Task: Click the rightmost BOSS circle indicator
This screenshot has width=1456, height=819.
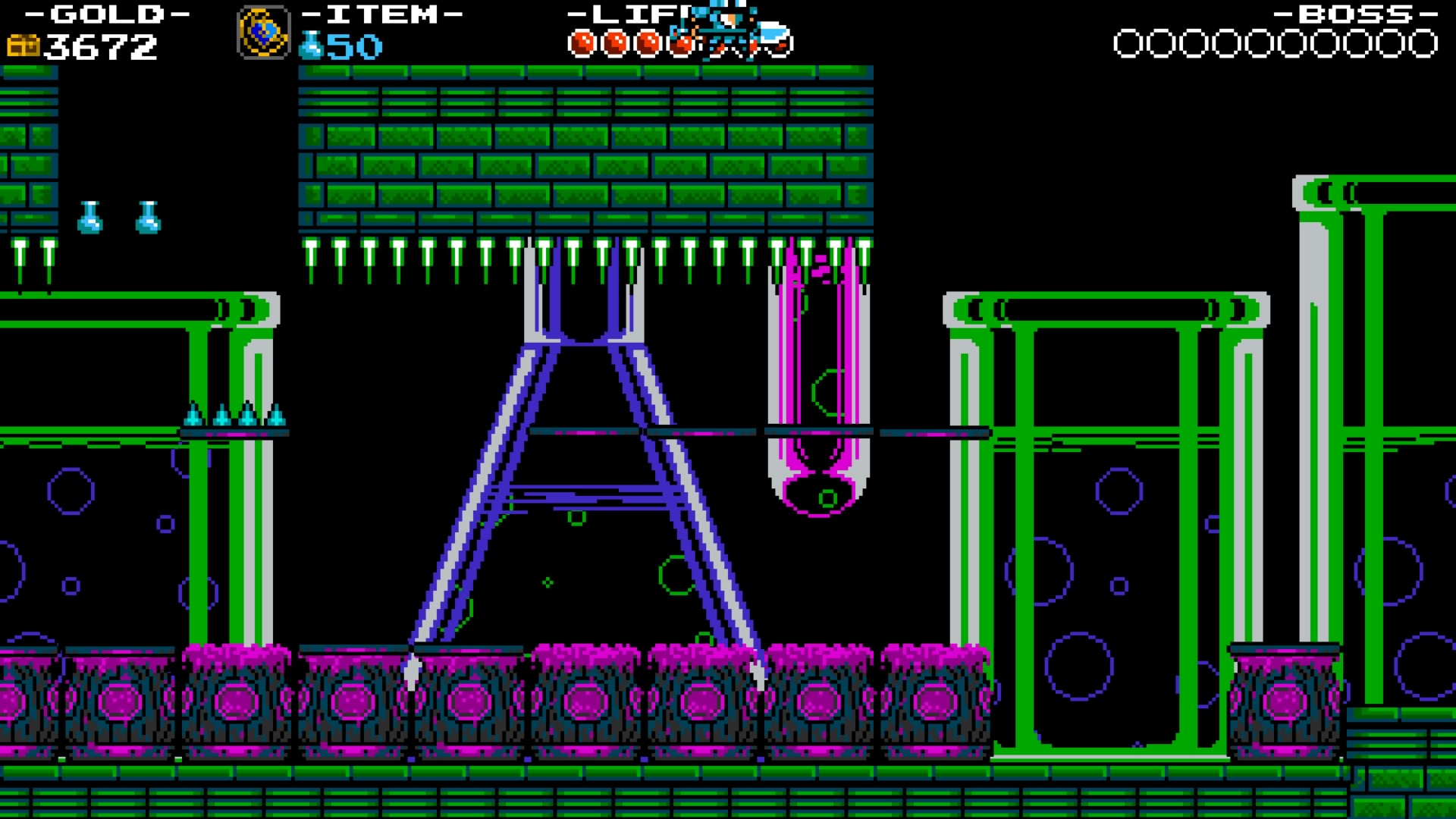Action: tap(1422, 43)
